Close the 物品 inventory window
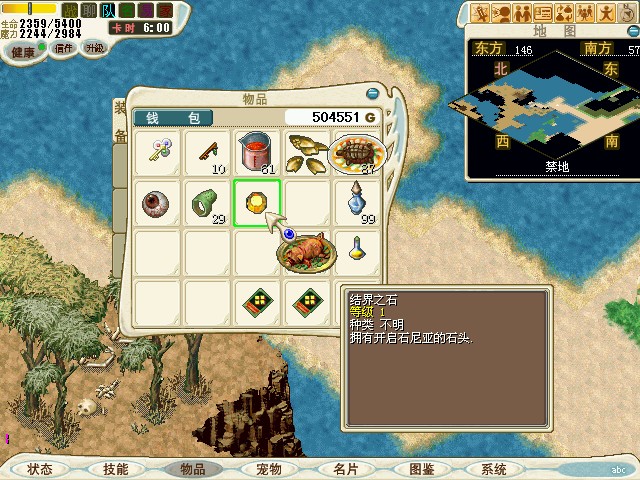The width and height of the screenshot is (640, 480). tap(372, 93)
